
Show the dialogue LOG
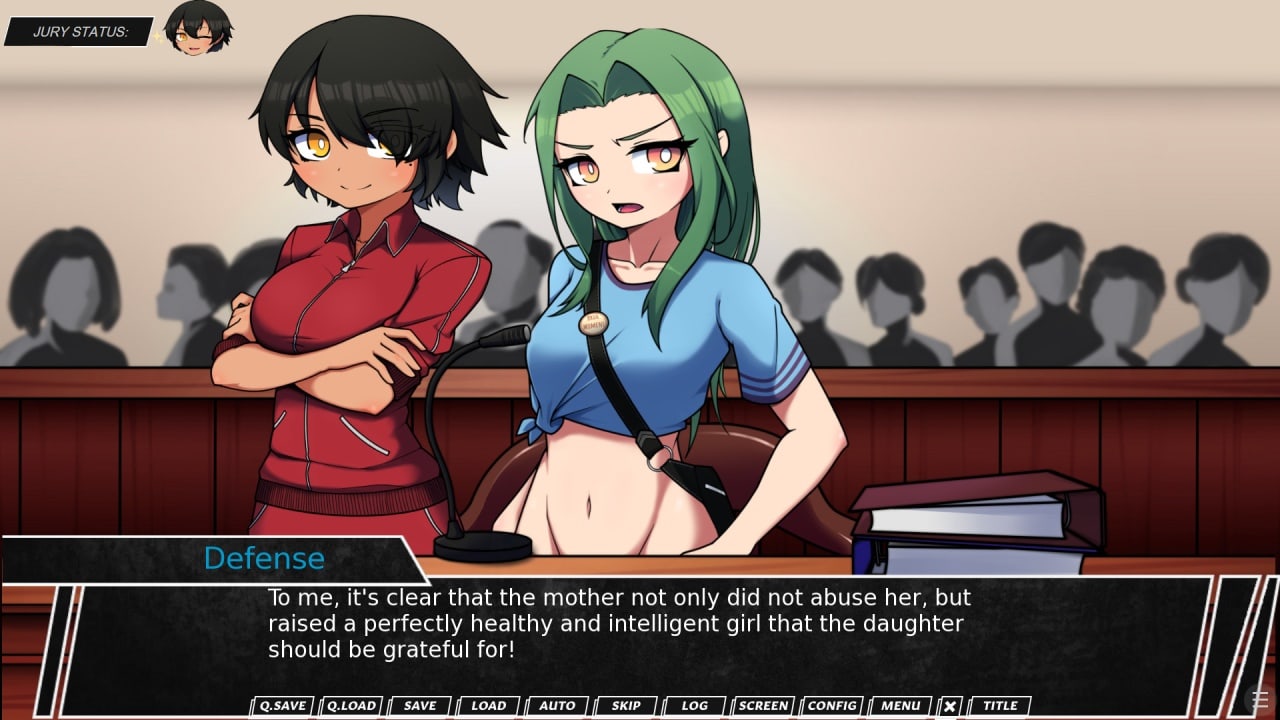[695, 706]
